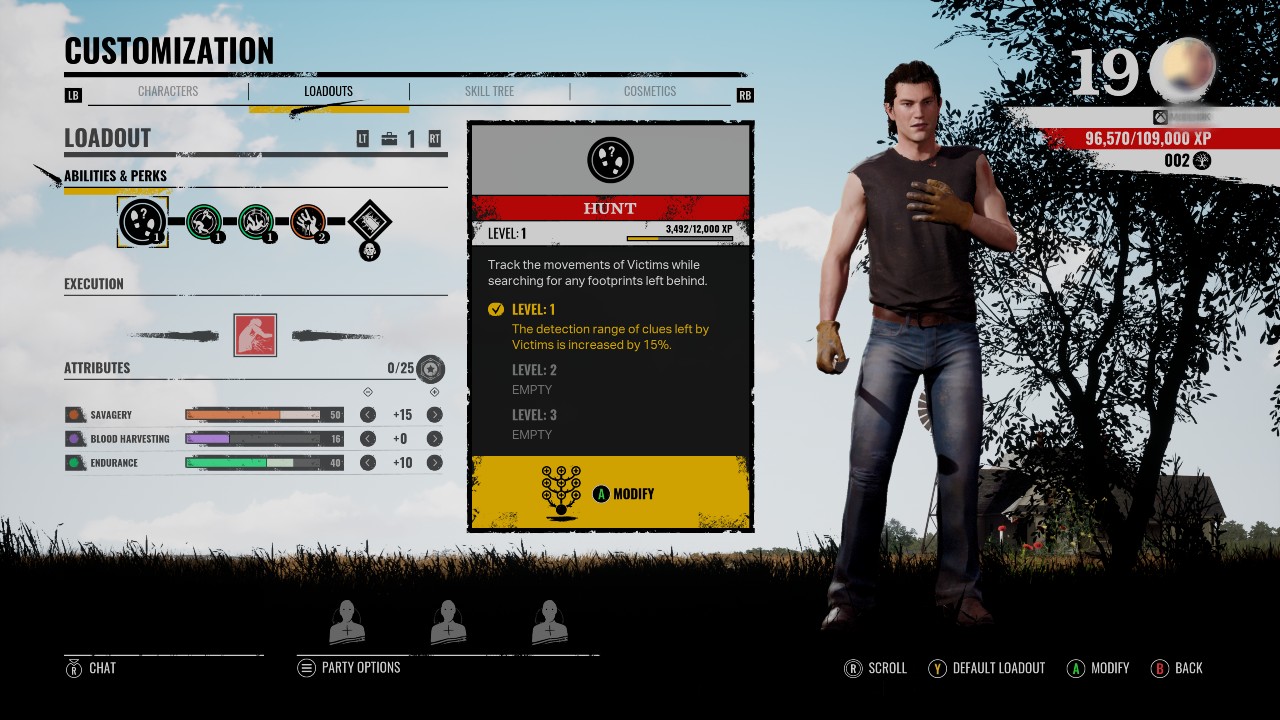Select the checked Level 1 Hunt indicator
The width and height of the screenshot is (1280, 720).
point(496,309)
